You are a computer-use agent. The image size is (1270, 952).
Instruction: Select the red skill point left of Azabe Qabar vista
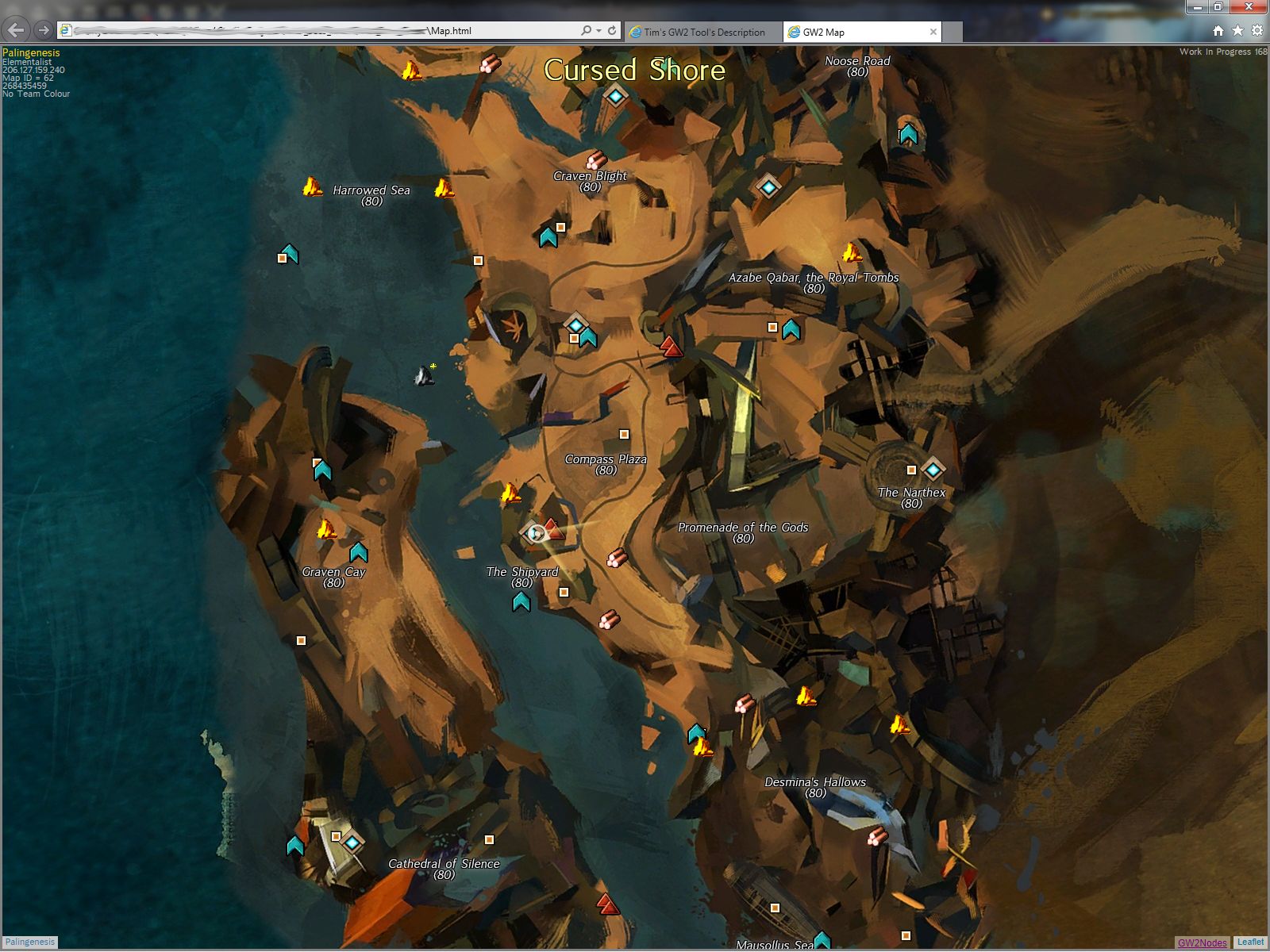pyautogui.click(x=672, y=347)
